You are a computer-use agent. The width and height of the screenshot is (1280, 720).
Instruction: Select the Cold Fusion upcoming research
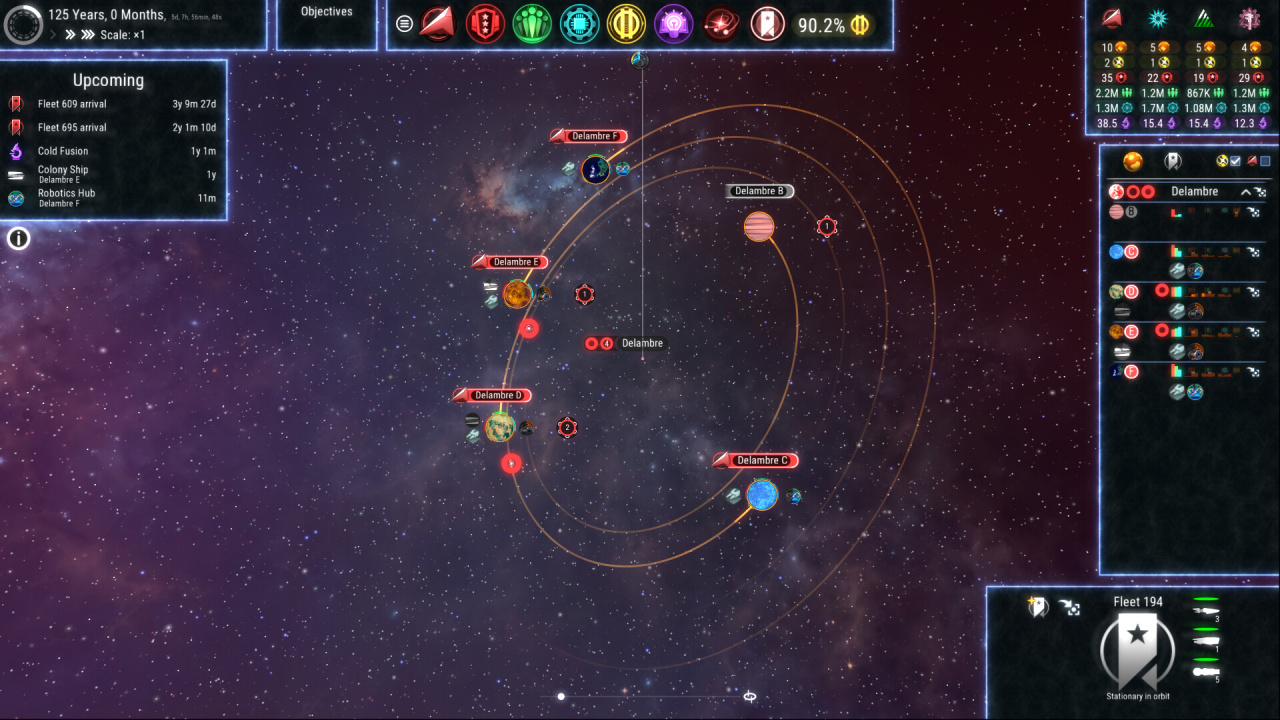click(63, 151)
